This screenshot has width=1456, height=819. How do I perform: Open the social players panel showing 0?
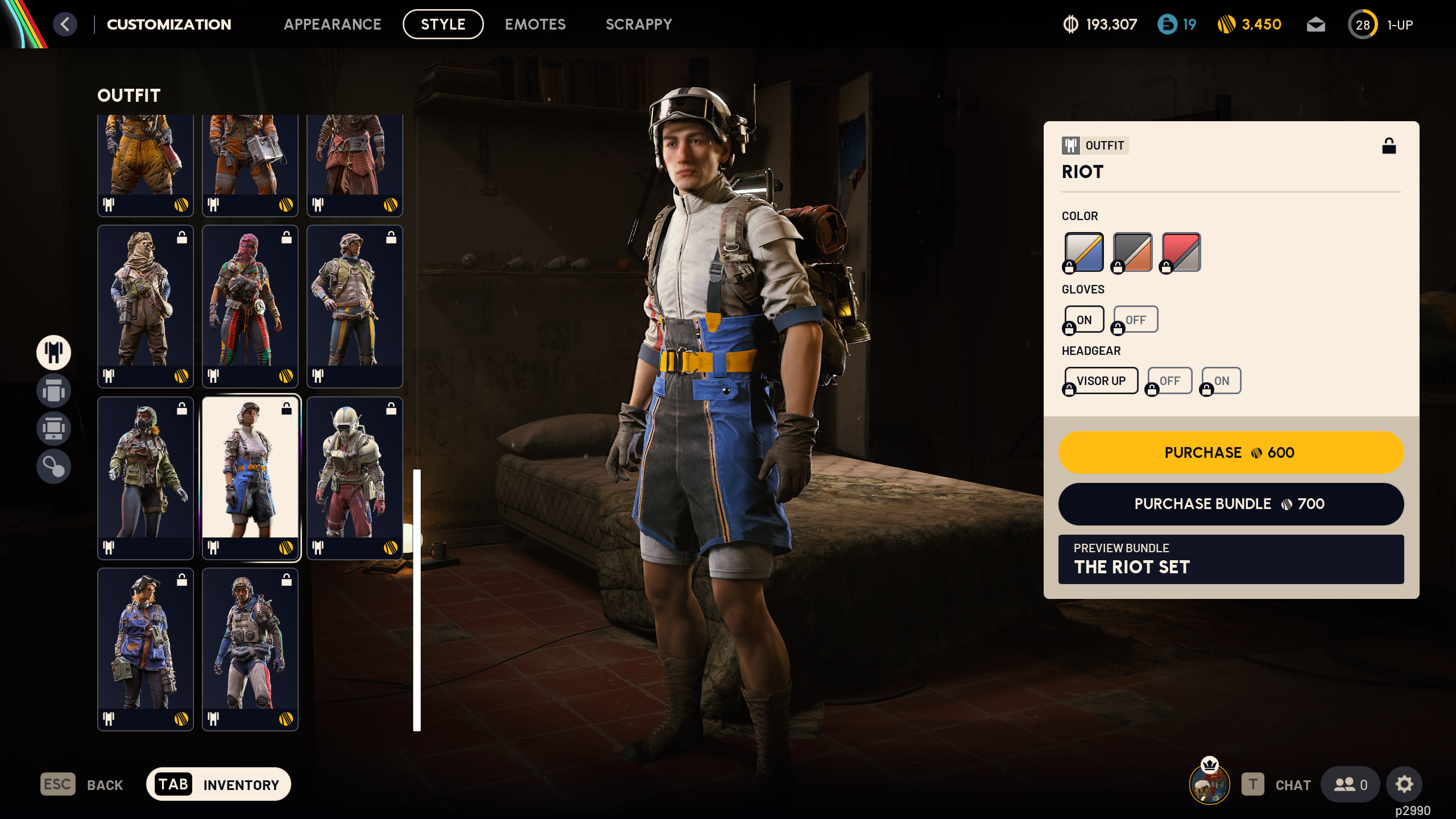coord(1351,784)
